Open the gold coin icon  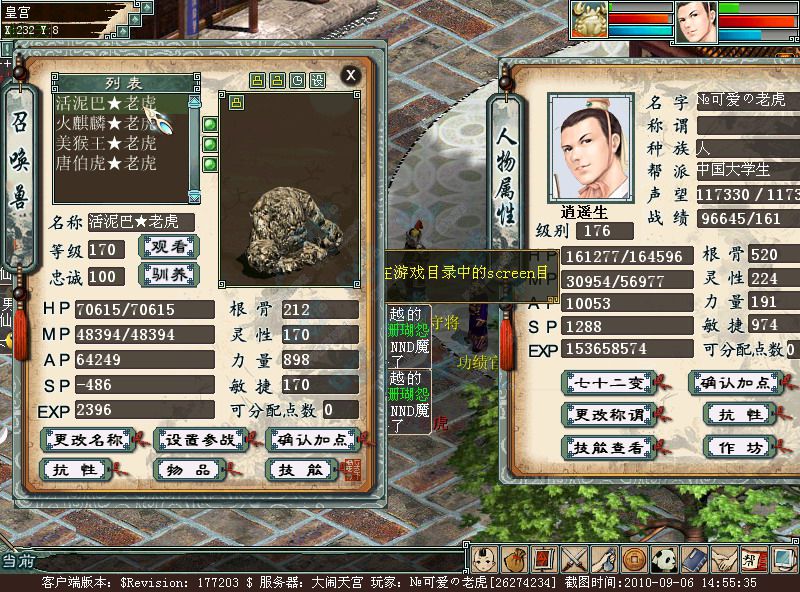634,558
